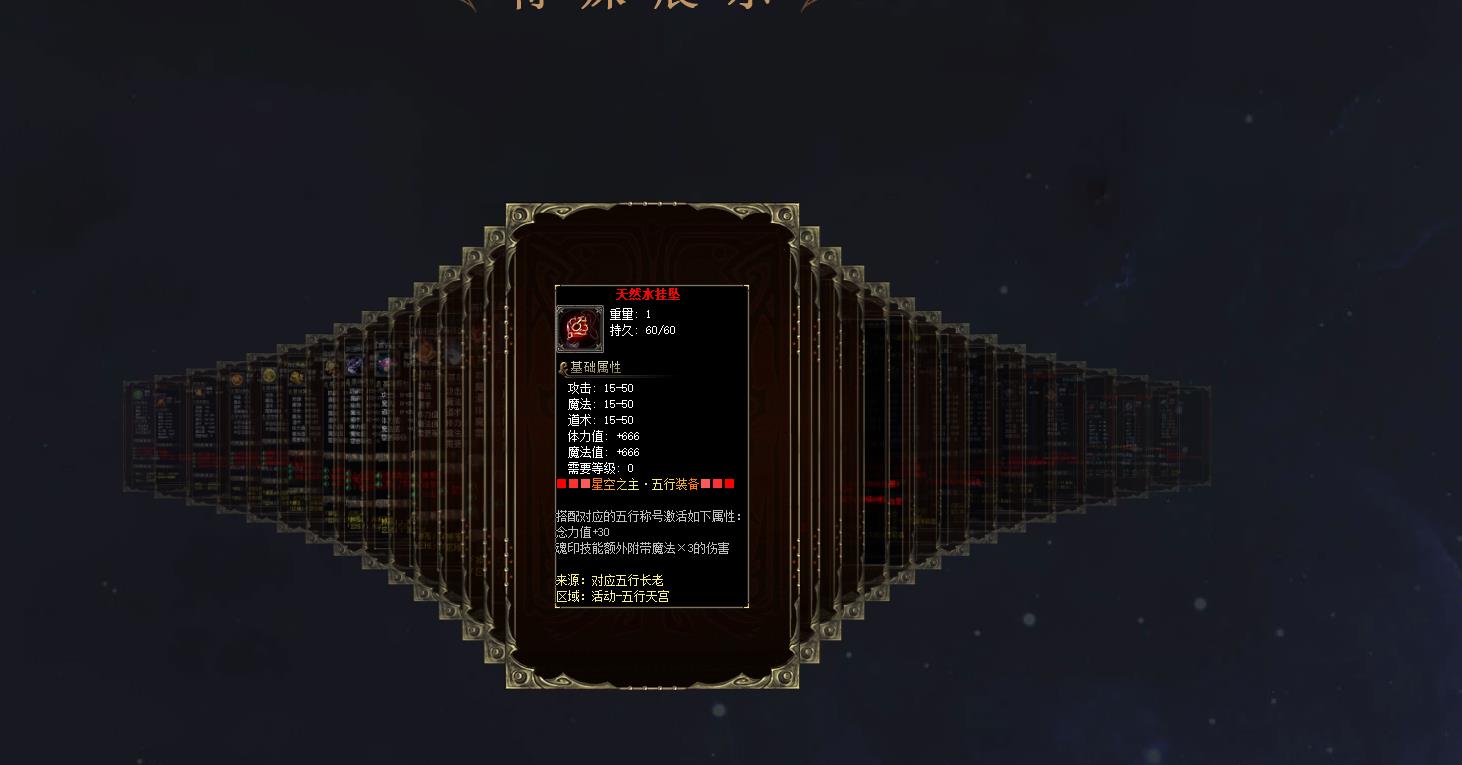Collapse the 星空之主·五行装备 title row

pyautogui.click(x=645, y=484)
